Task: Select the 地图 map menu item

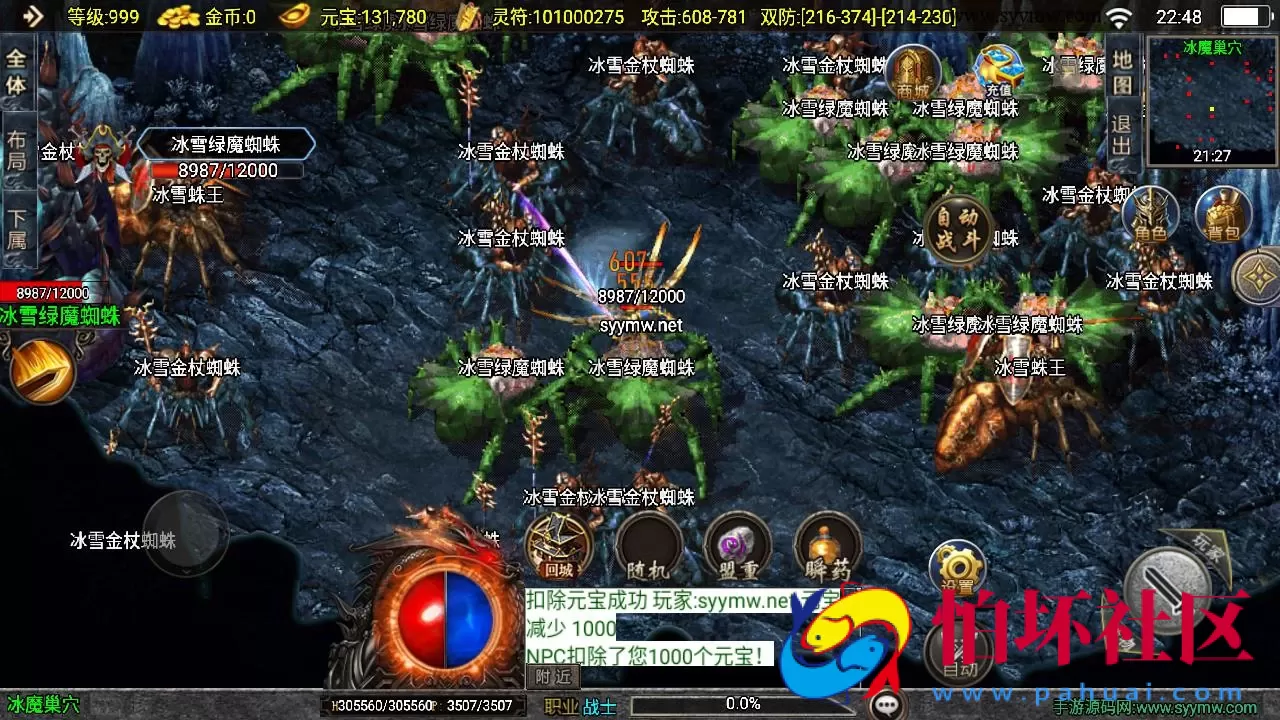Action: [x=1125, y=70]
